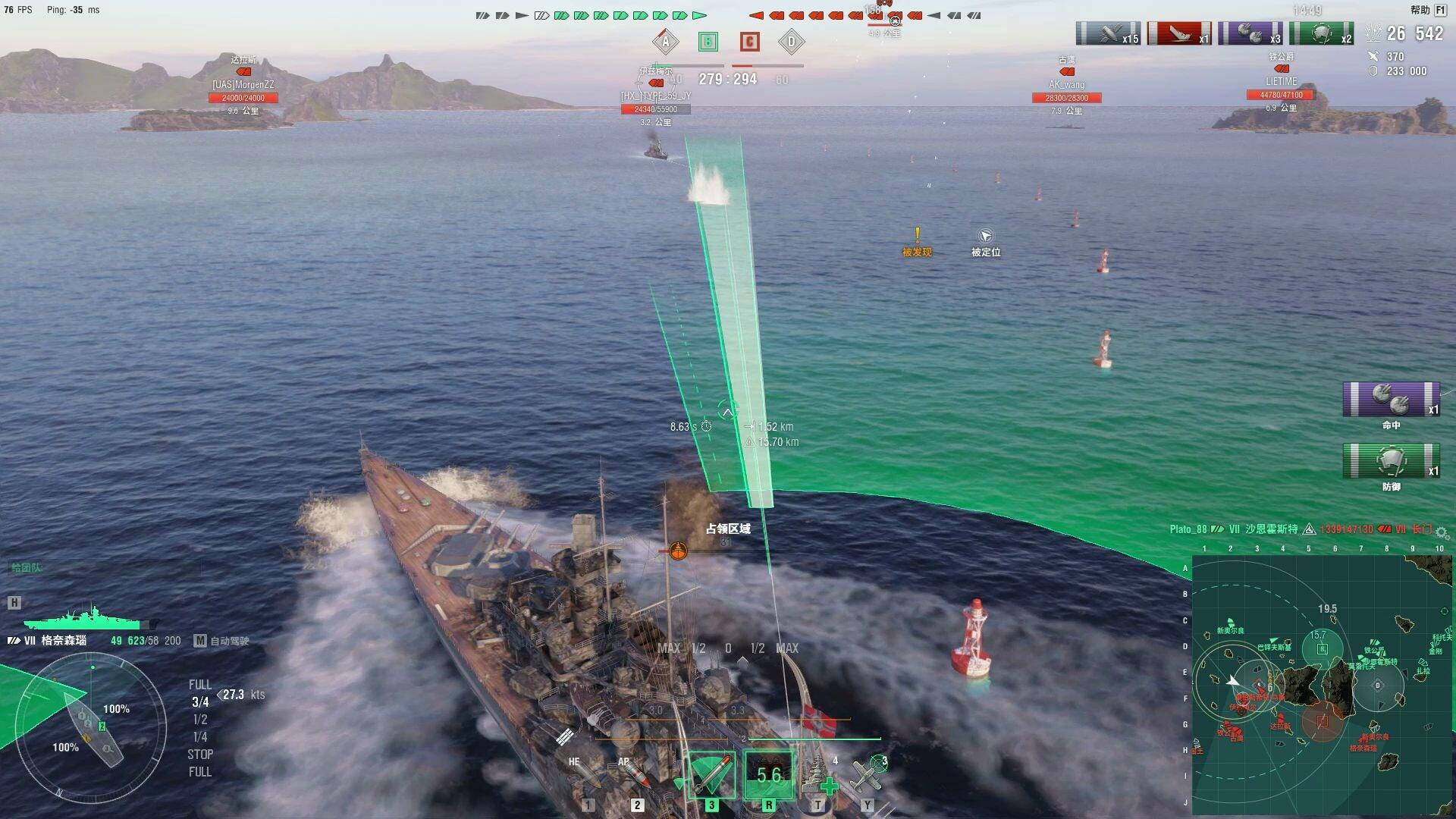Click the 防御 defended ribbon
This screenshot has width=1456, height=819.
click(x=1391, y=461)
